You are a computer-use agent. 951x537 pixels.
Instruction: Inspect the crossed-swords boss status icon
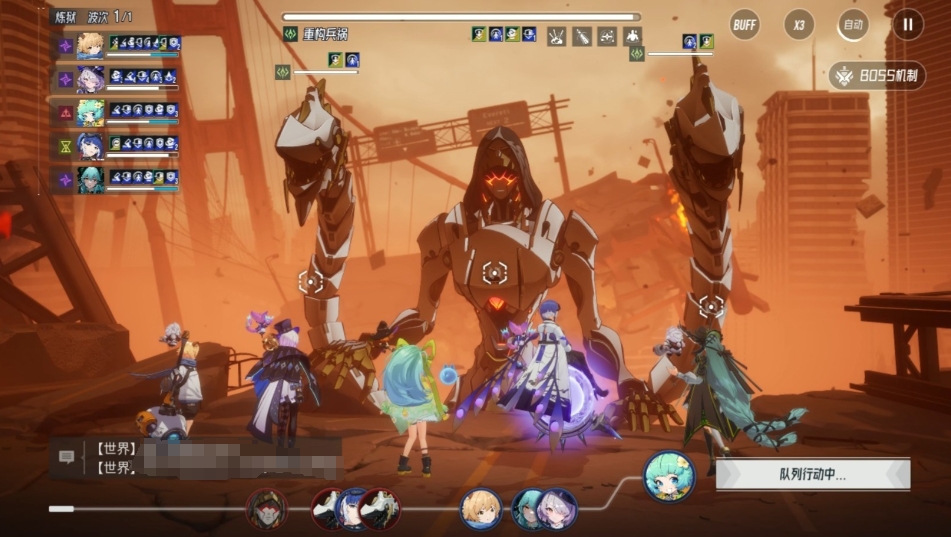click(556, 36)
